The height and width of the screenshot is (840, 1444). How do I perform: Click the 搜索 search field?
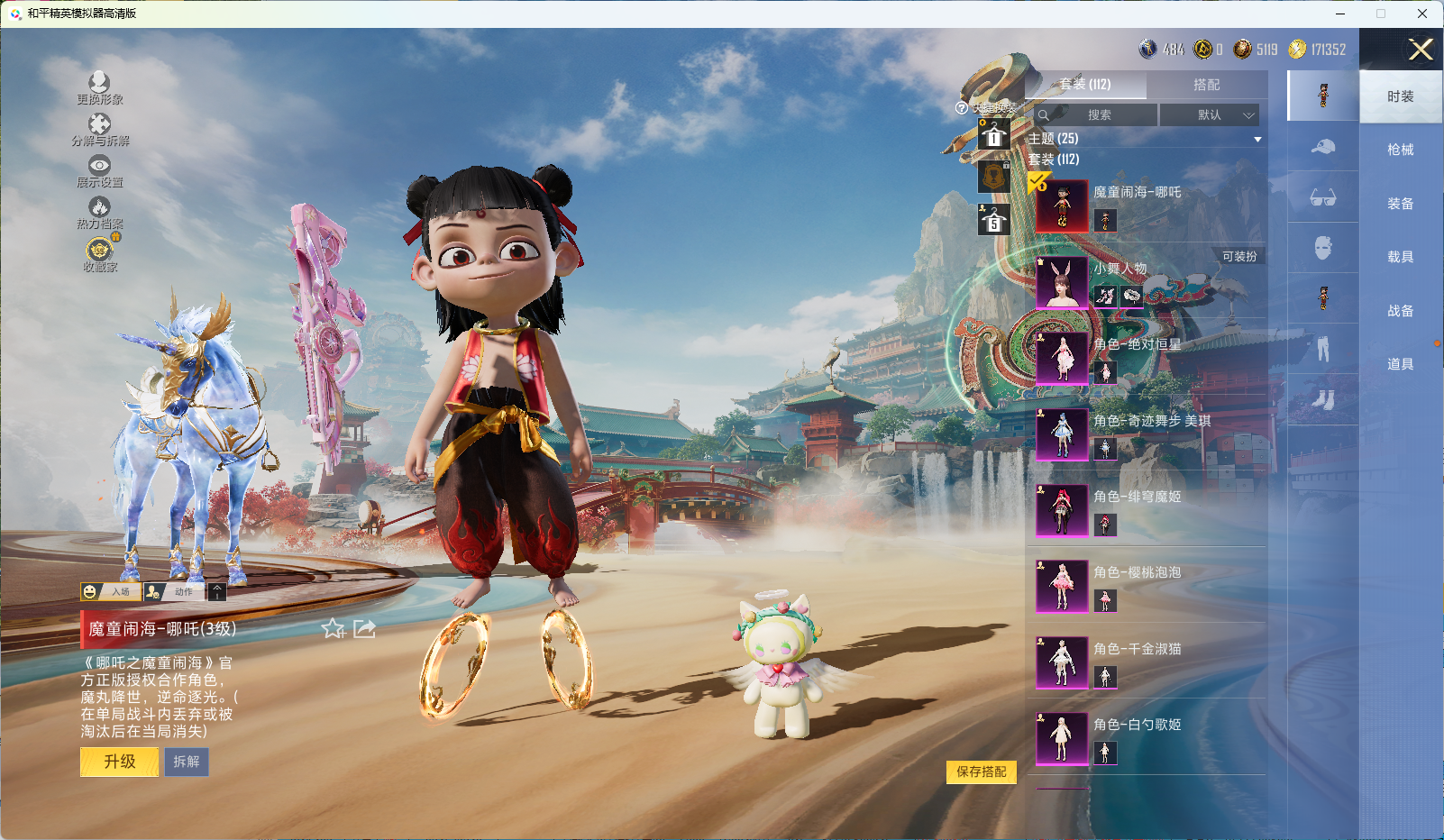(1096, 115)
